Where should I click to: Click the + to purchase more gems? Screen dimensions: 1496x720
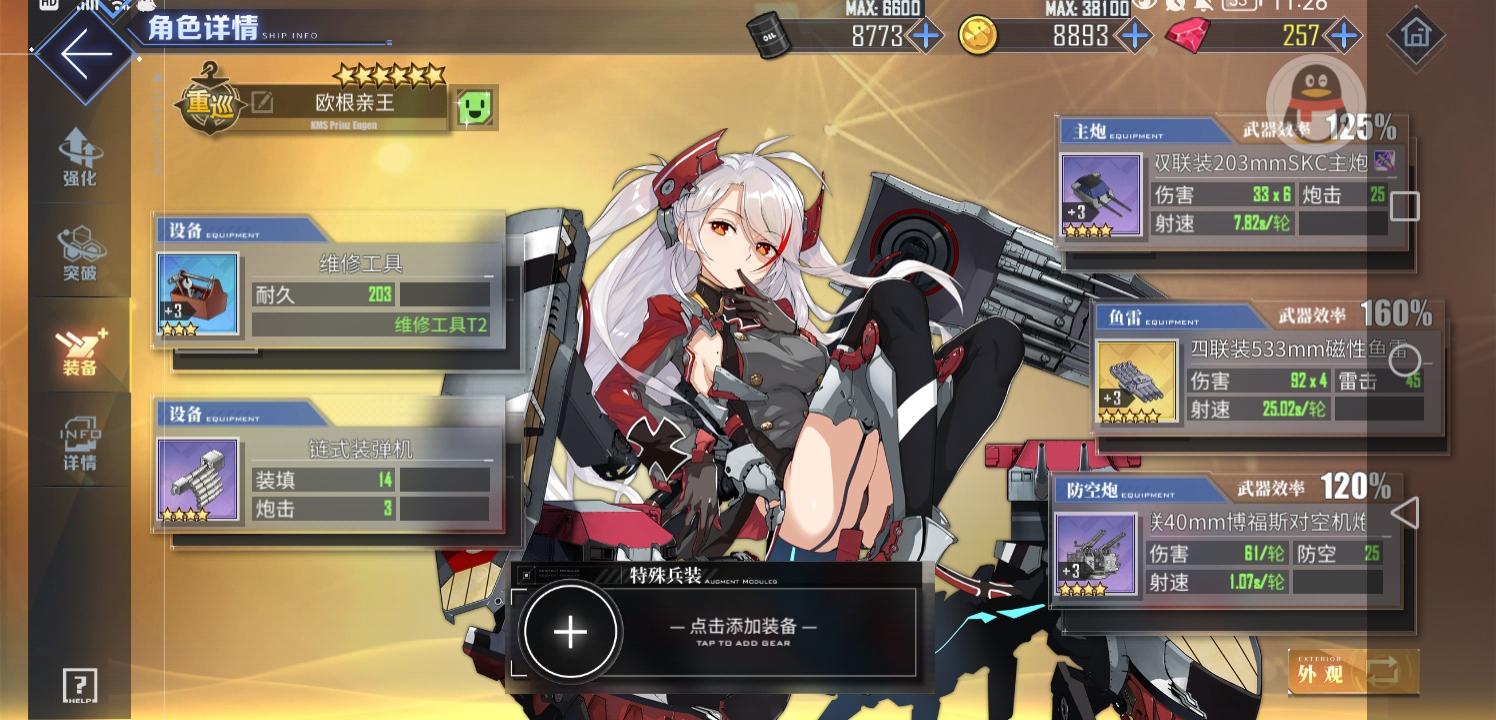[x=1344, y=36]
